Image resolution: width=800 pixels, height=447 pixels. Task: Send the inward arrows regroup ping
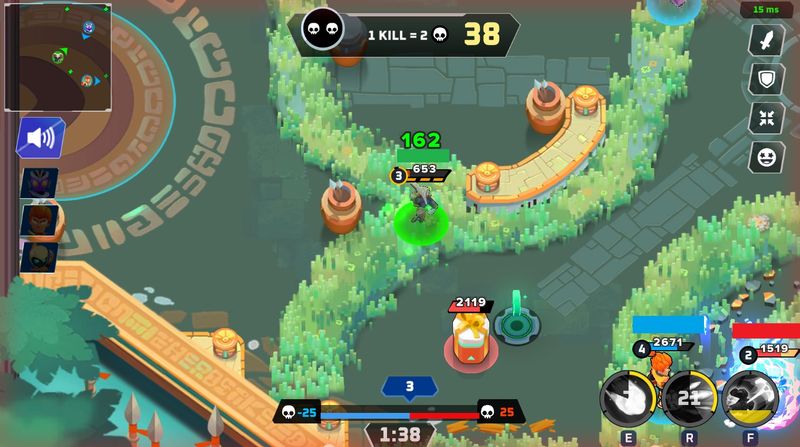pyautogui.click(x=765, y=117)
